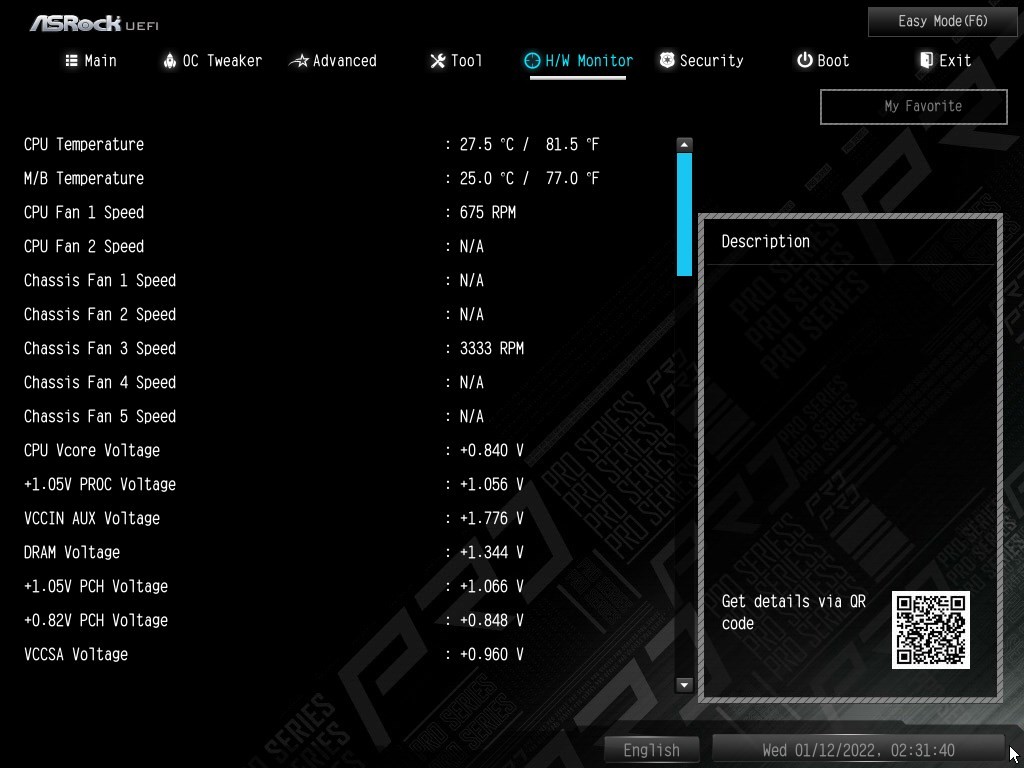Switch to the Security tab

click(x=701, y=61)
